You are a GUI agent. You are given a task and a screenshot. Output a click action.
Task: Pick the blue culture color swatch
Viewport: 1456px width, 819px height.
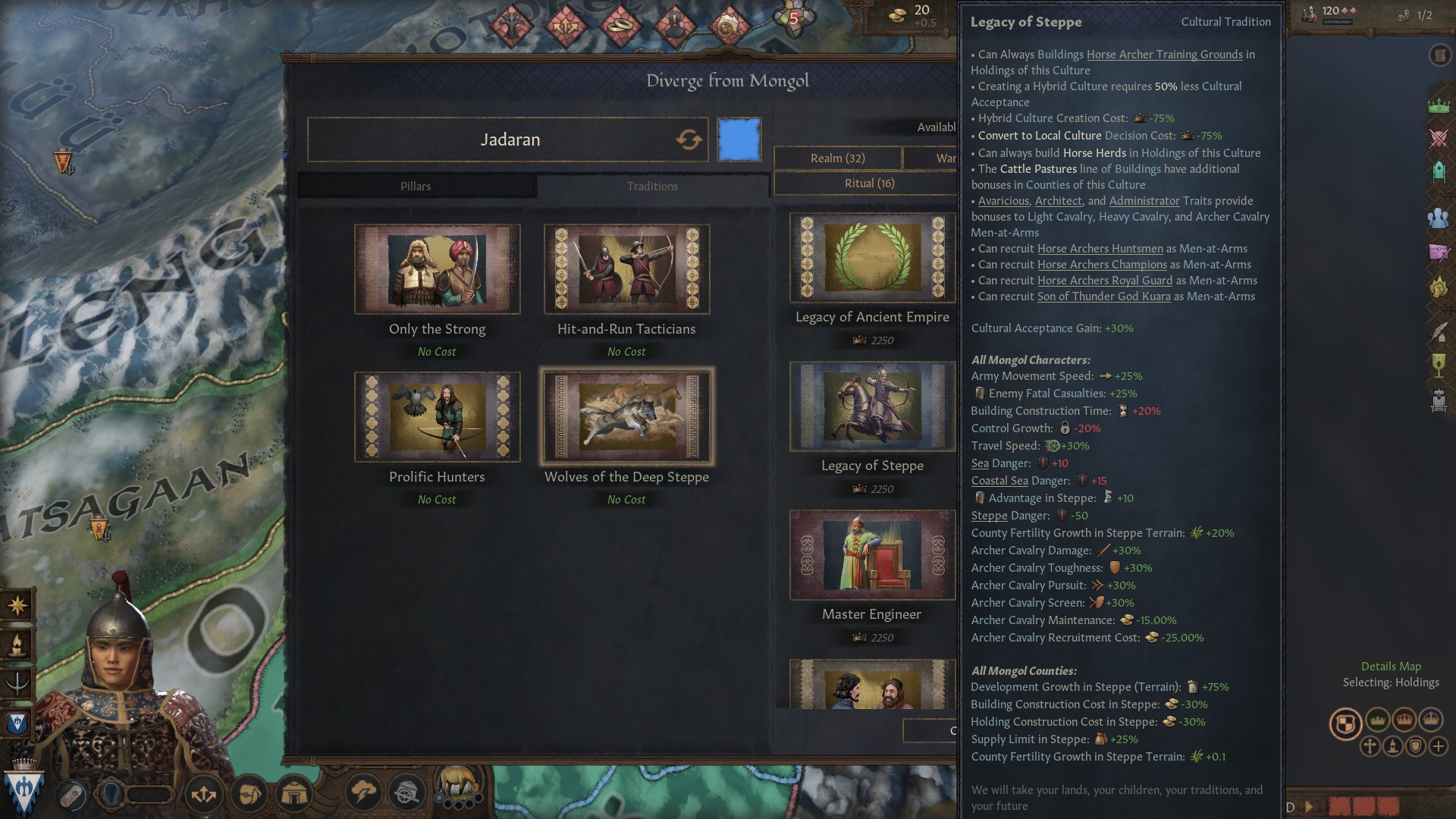tap(739, 140)
